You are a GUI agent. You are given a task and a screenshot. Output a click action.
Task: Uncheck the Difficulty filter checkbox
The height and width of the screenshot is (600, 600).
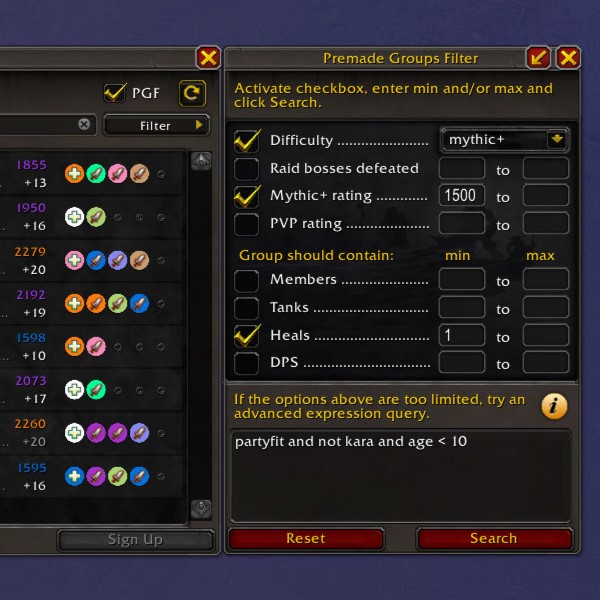pos(246,140)
